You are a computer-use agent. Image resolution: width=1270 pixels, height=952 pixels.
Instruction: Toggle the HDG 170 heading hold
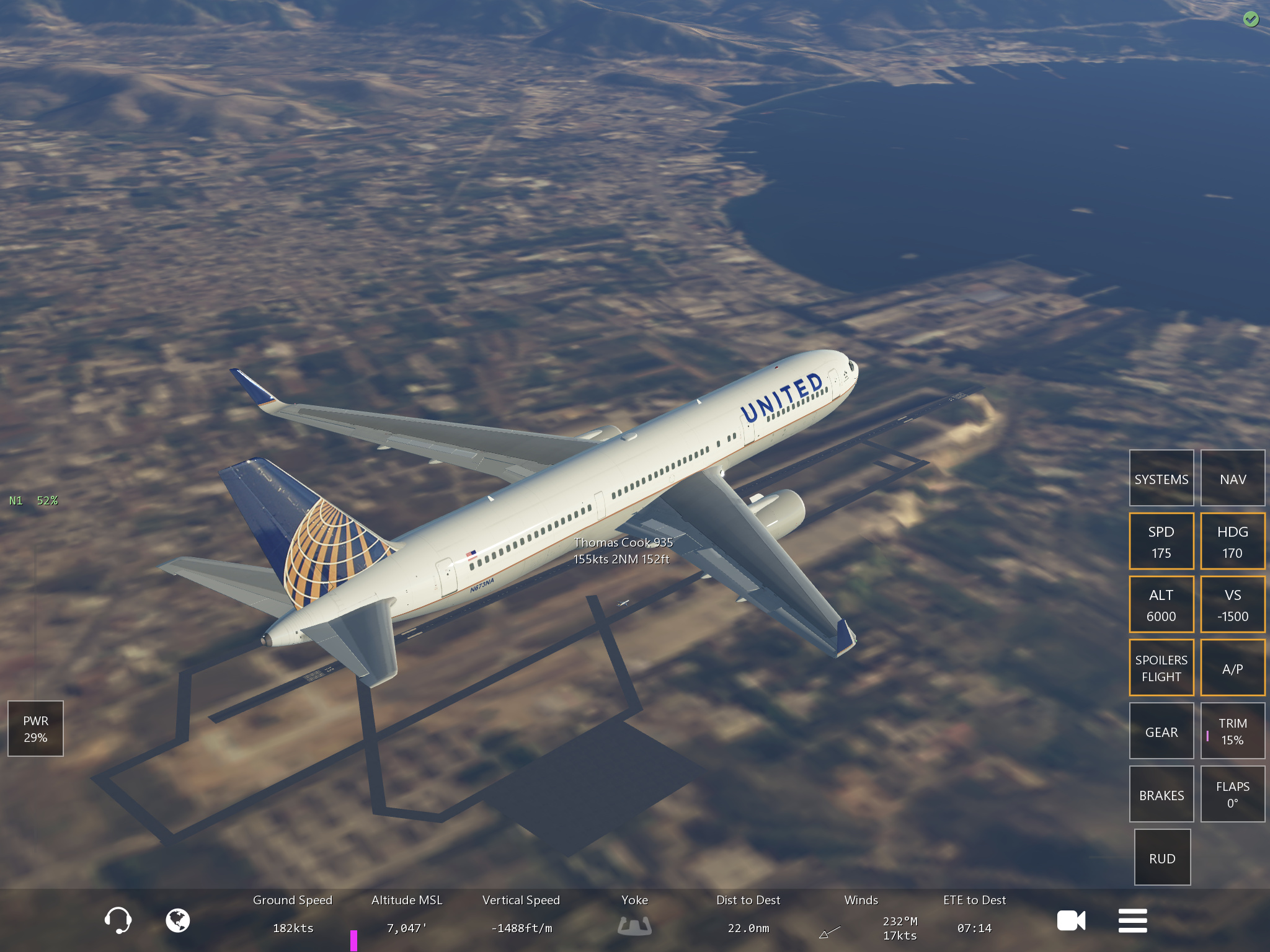tap(1232, 542)
